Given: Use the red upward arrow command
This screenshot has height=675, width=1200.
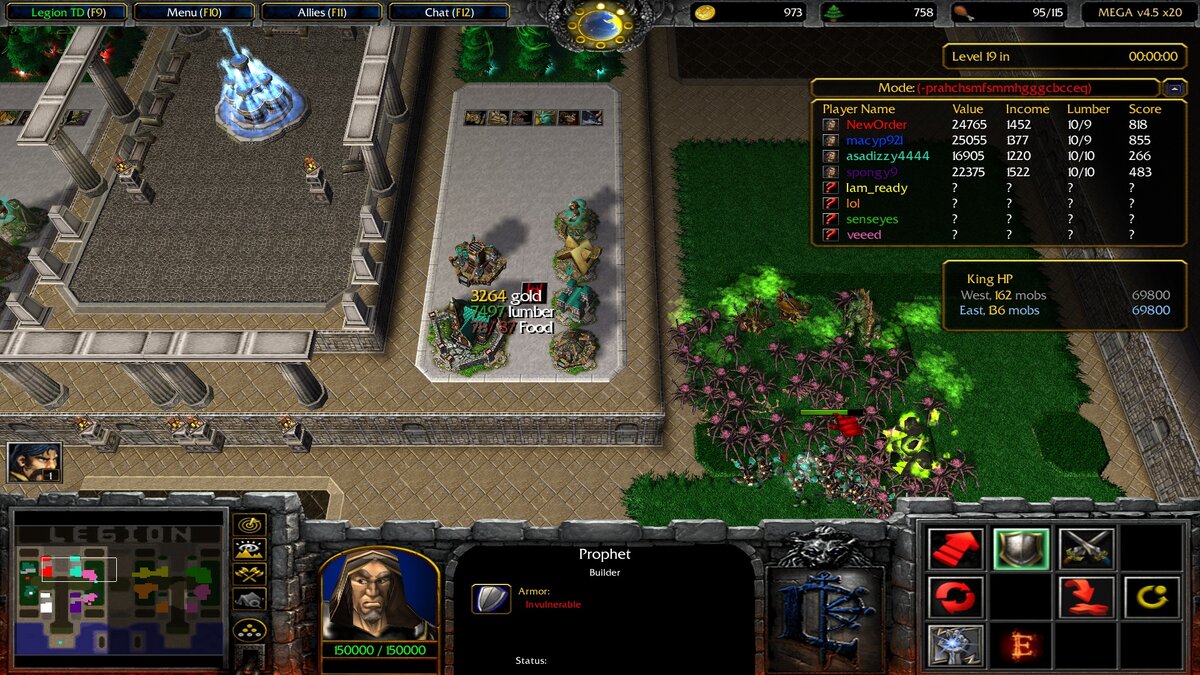Looking at the screenshot, I should pos(956,548).
